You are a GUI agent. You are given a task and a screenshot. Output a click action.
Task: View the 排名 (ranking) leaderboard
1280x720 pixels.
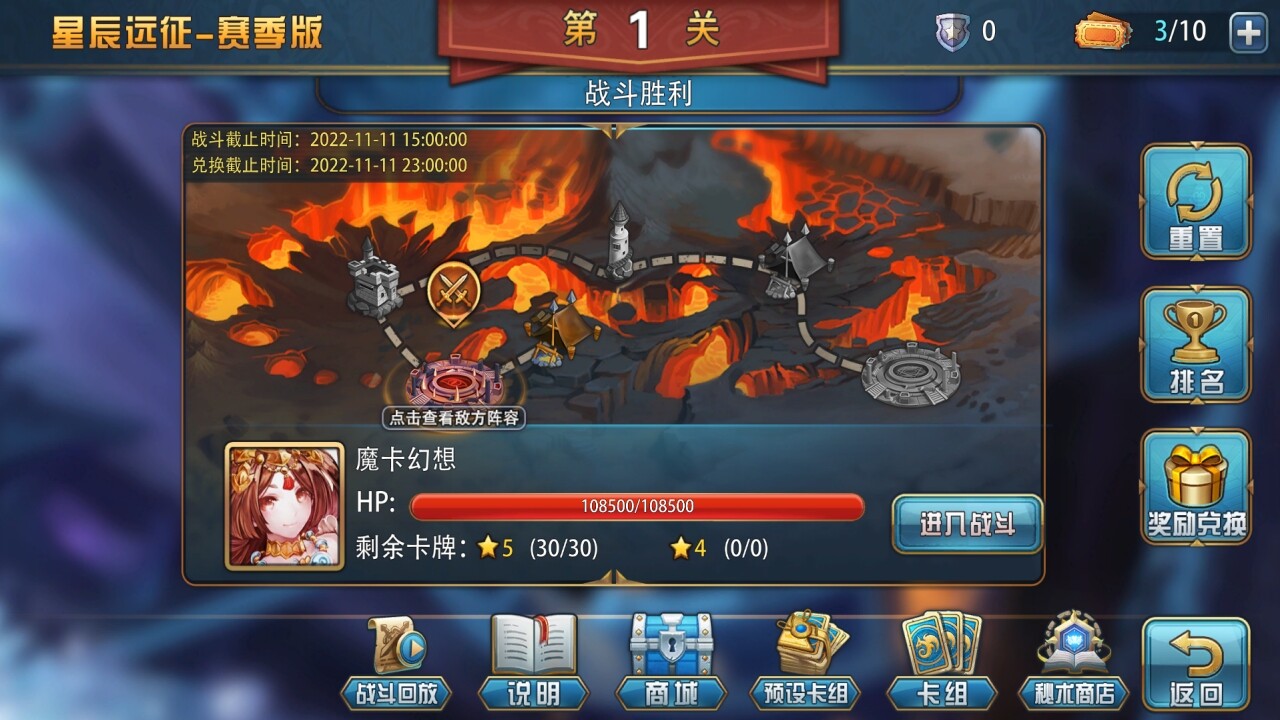(x=1196, y=345)
